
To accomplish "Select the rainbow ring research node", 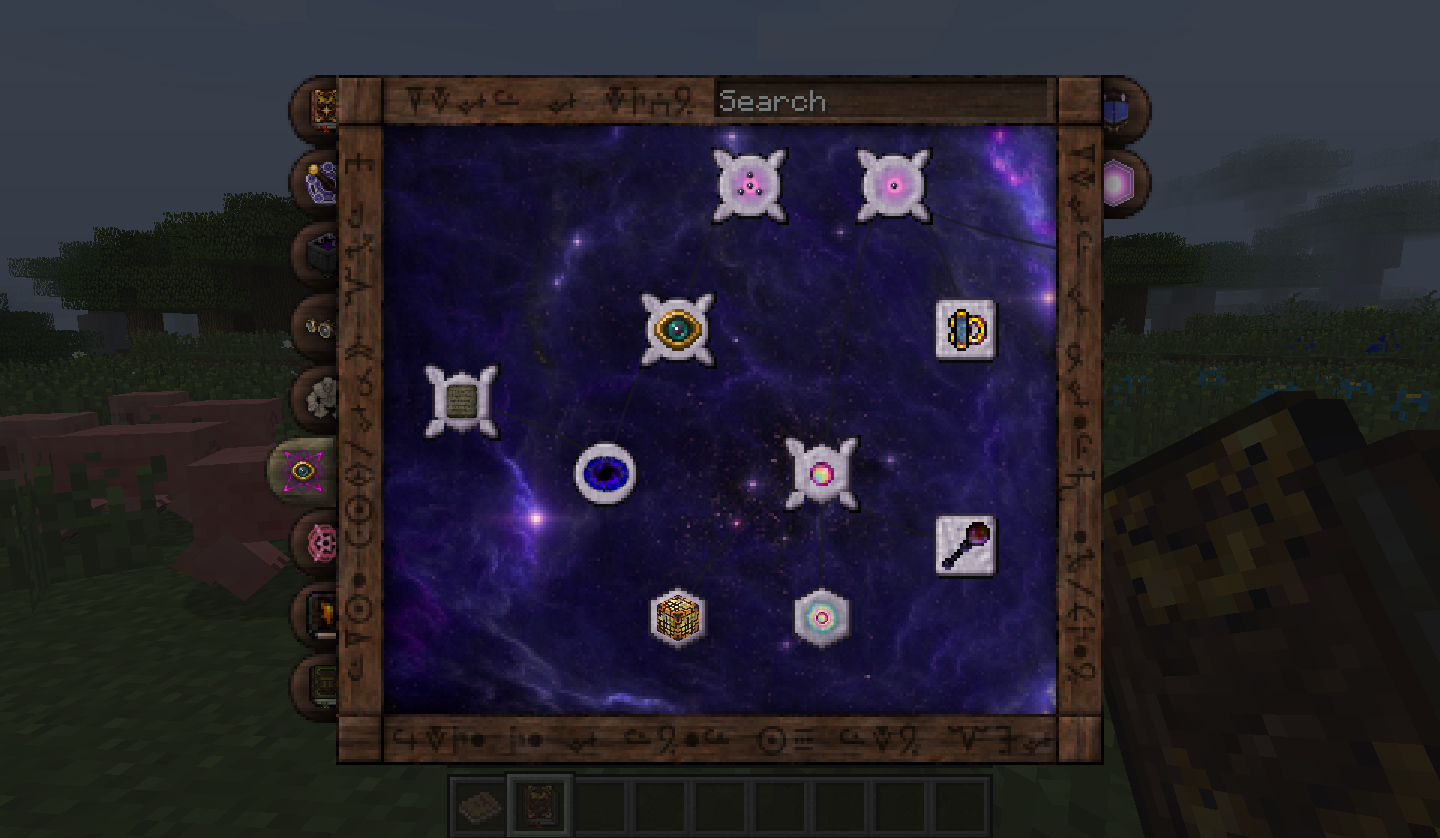I will (821, 473).
